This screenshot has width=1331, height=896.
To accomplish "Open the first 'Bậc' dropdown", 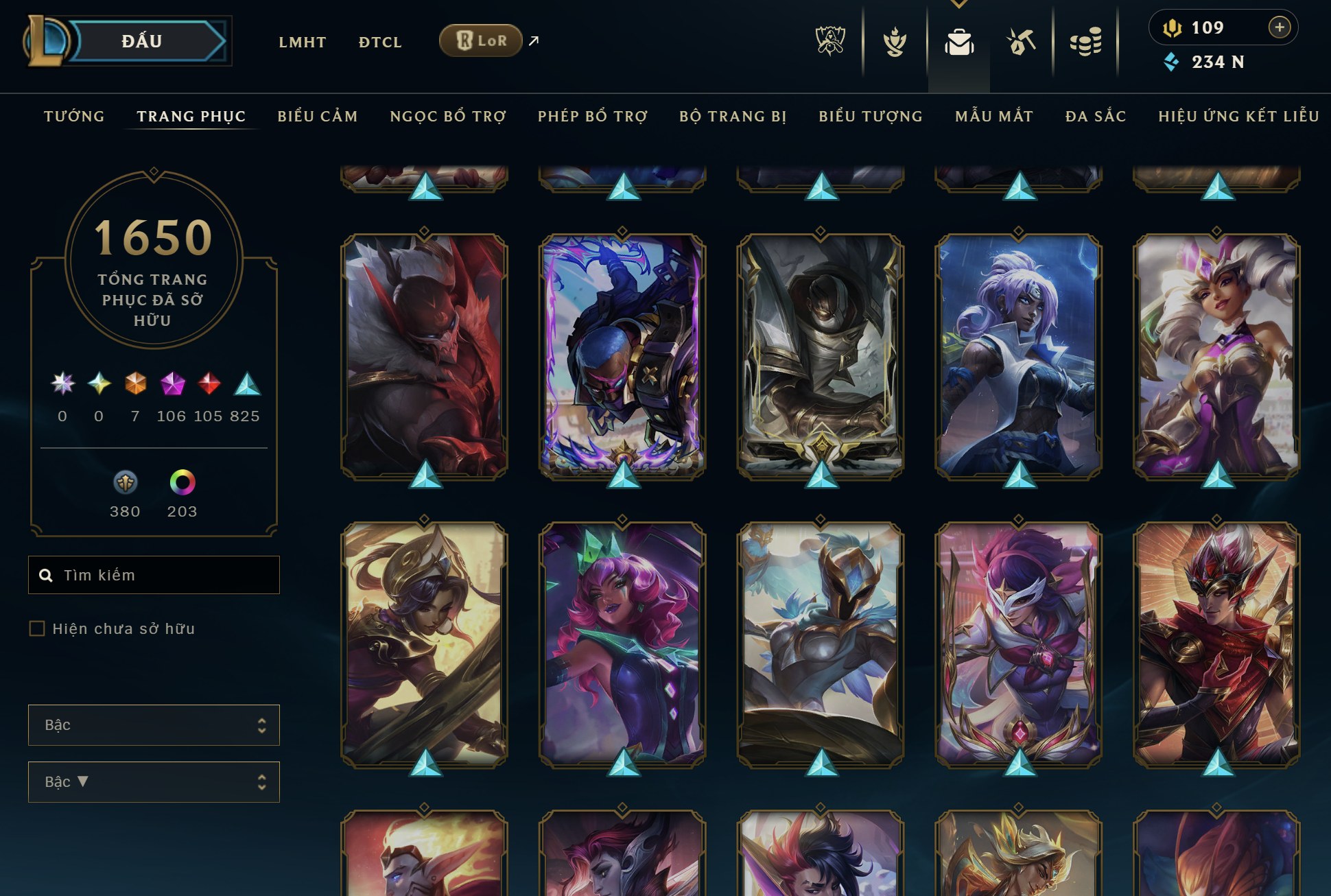I will 153,725.
